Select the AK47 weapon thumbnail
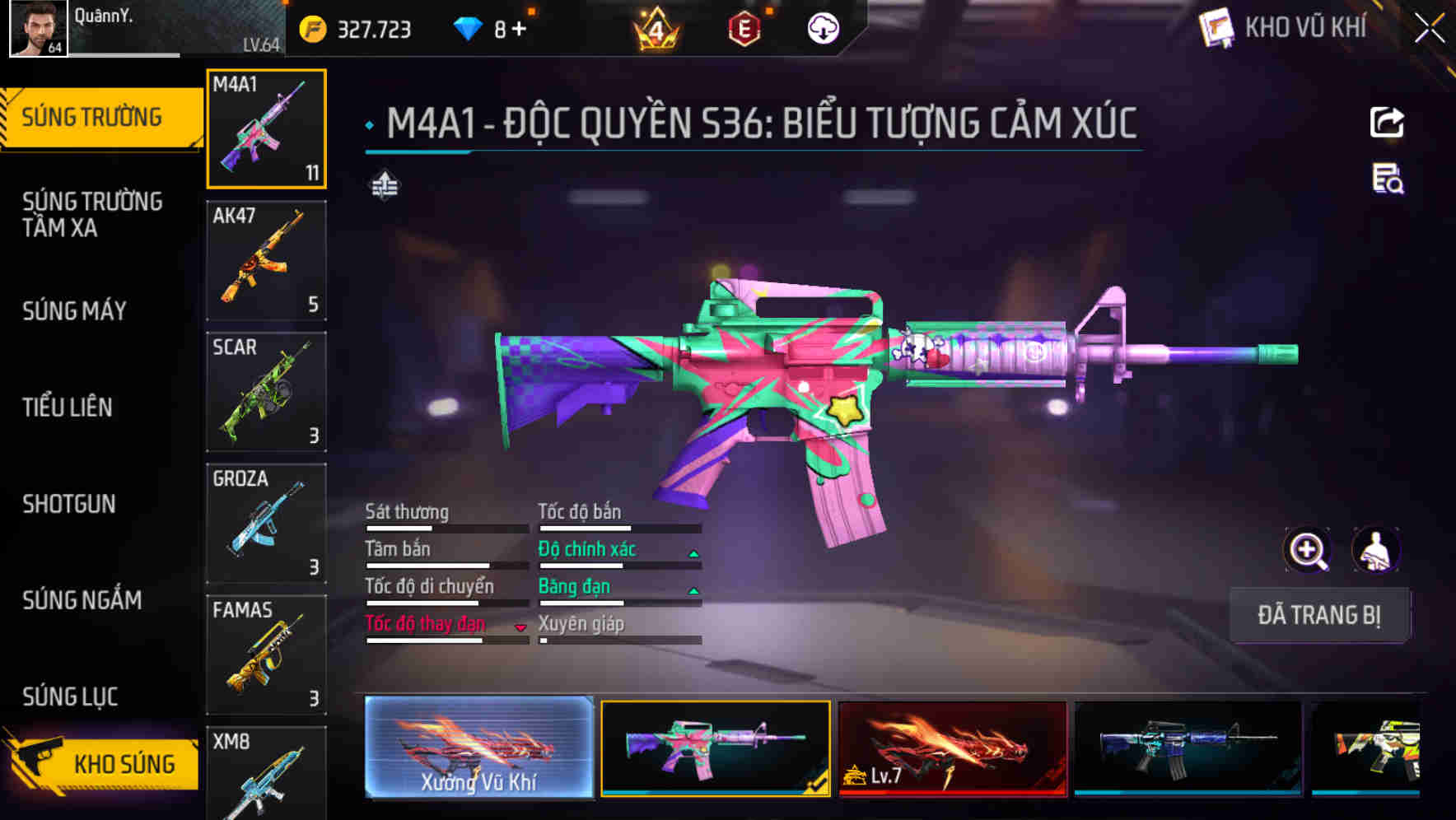The image size is (1456, 820). point(265,259)
